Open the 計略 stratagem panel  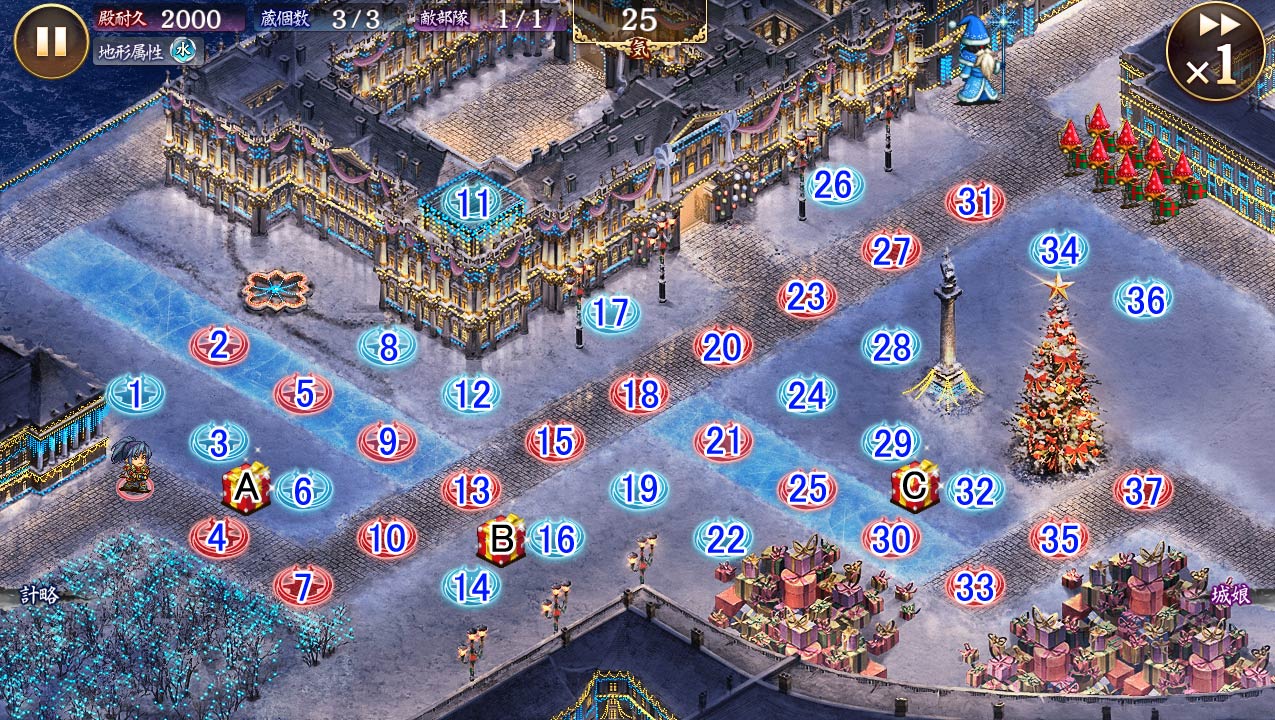tap(40, 595)
